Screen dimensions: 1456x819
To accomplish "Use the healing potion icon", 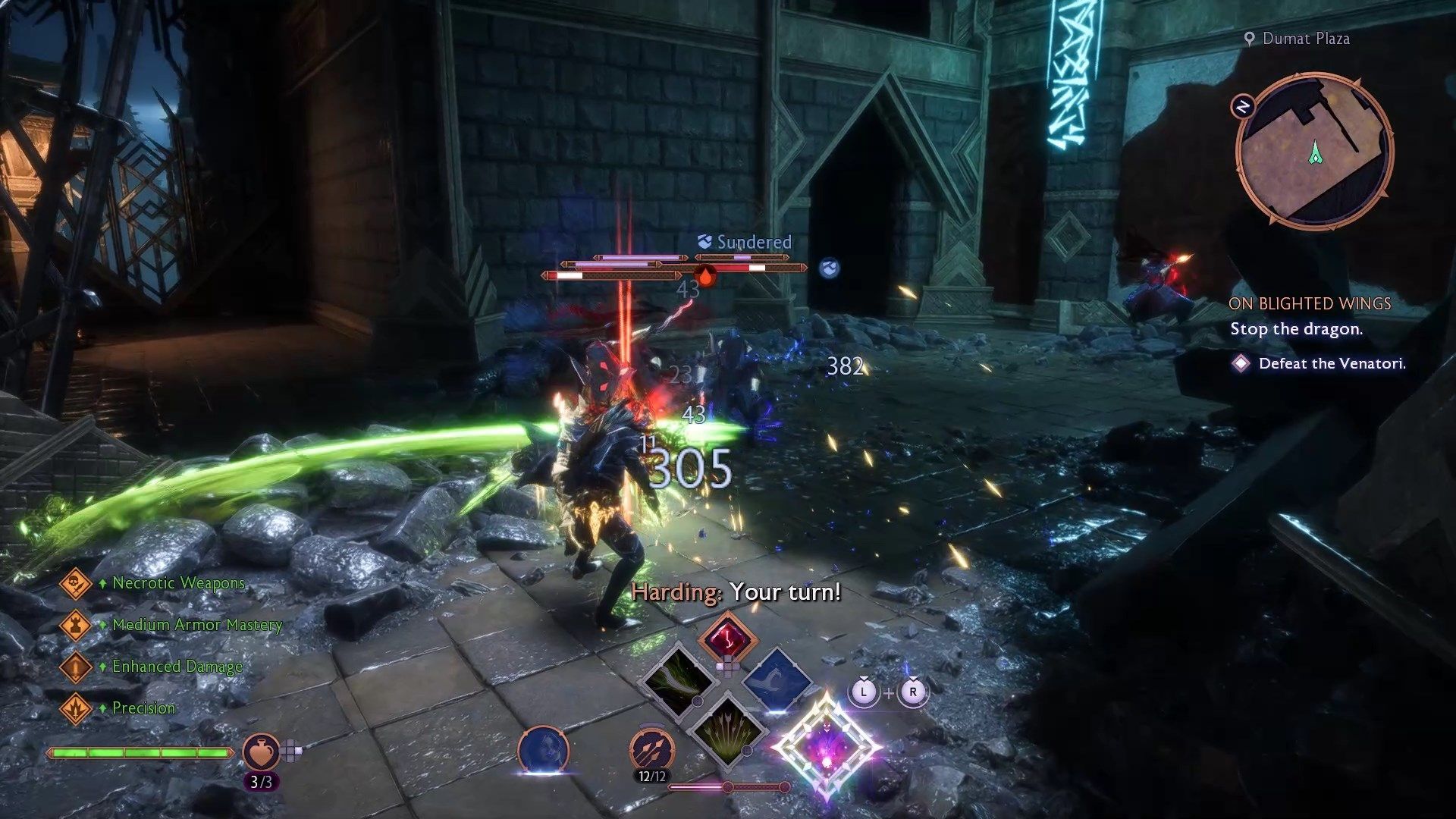I will coord(260,752).
